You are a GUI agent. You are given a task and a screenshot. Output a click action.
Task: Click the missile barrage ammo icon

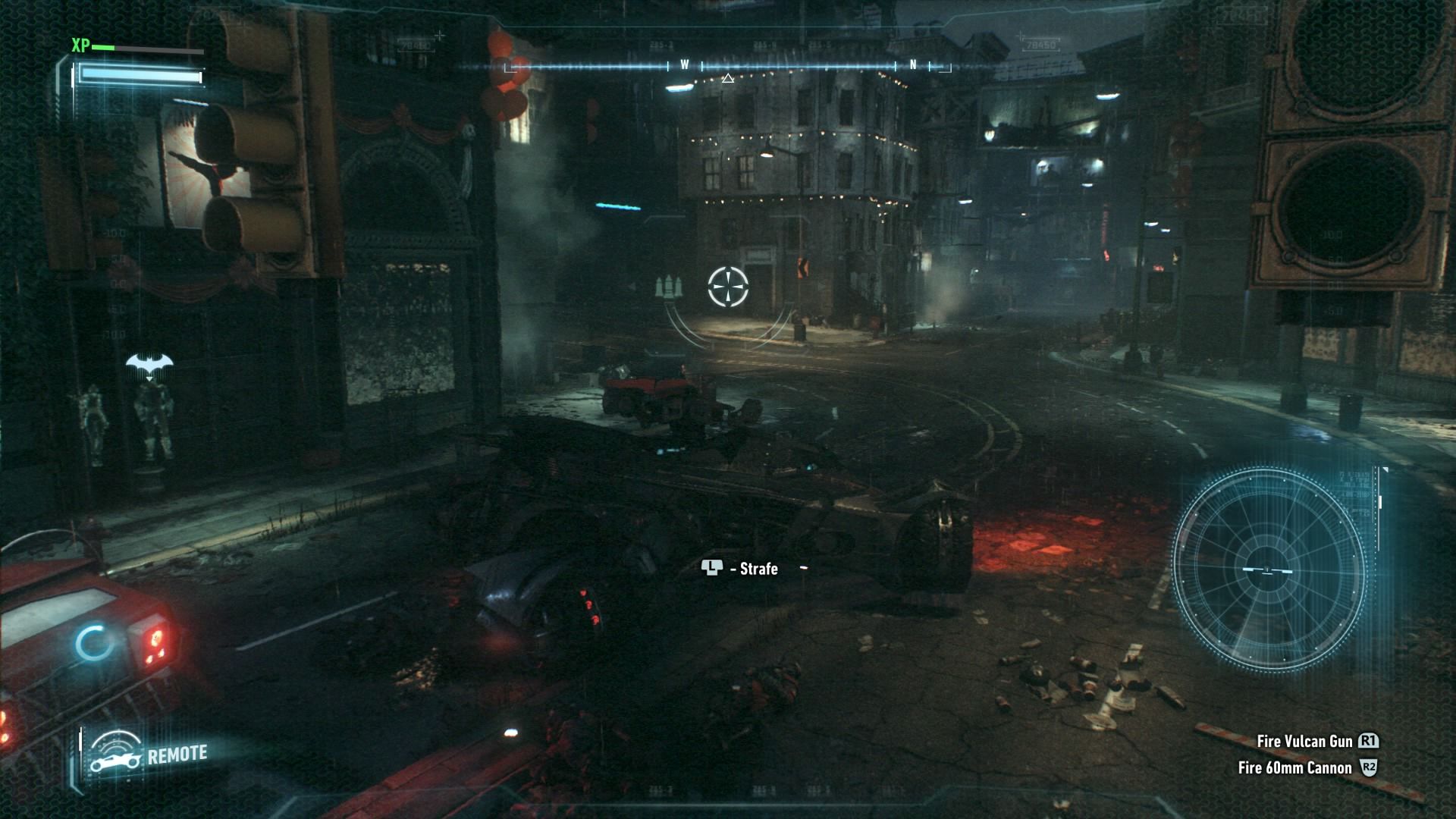[668, 287]
